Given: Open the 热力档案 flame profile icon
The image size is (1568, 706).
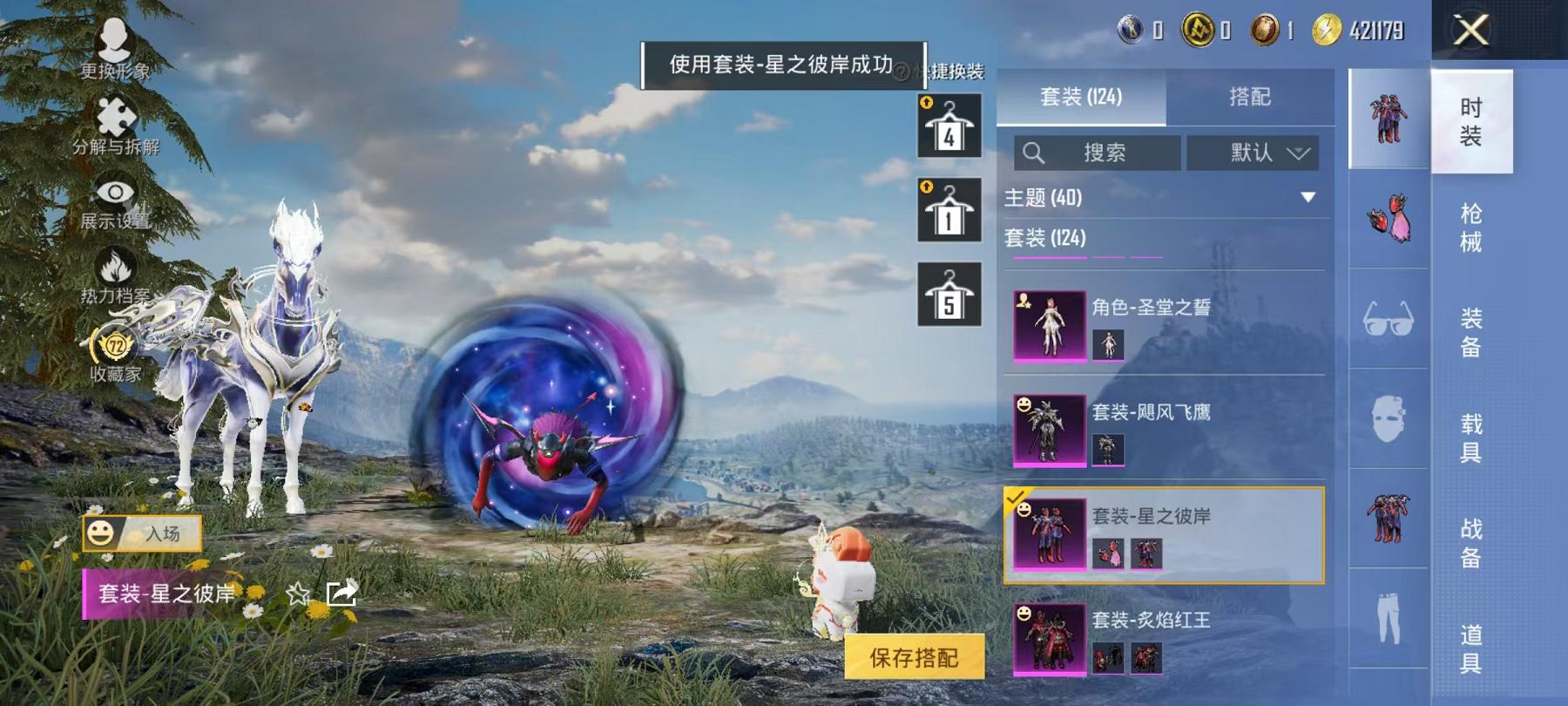Looking at the screenshot, I should click(x=113, y=265).
